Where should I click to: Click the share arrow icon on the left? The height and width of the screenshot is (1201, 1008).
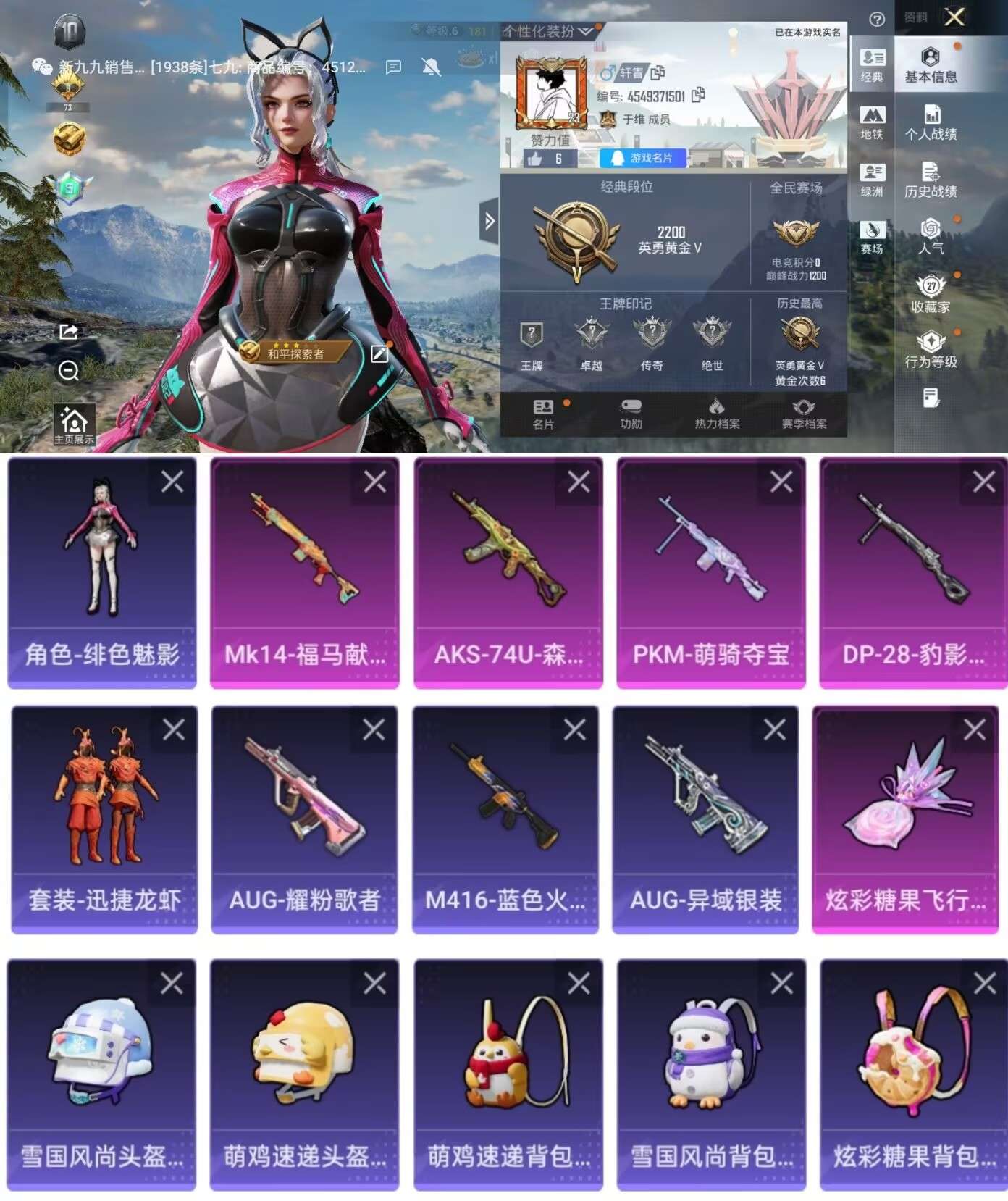[68, 330]
